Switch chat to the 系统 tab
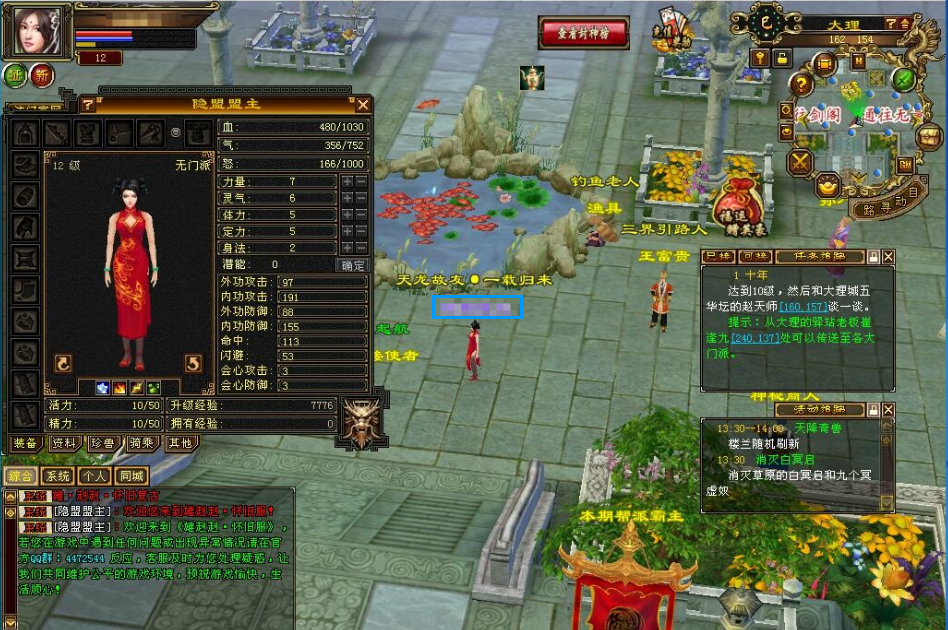 (57, 476)
